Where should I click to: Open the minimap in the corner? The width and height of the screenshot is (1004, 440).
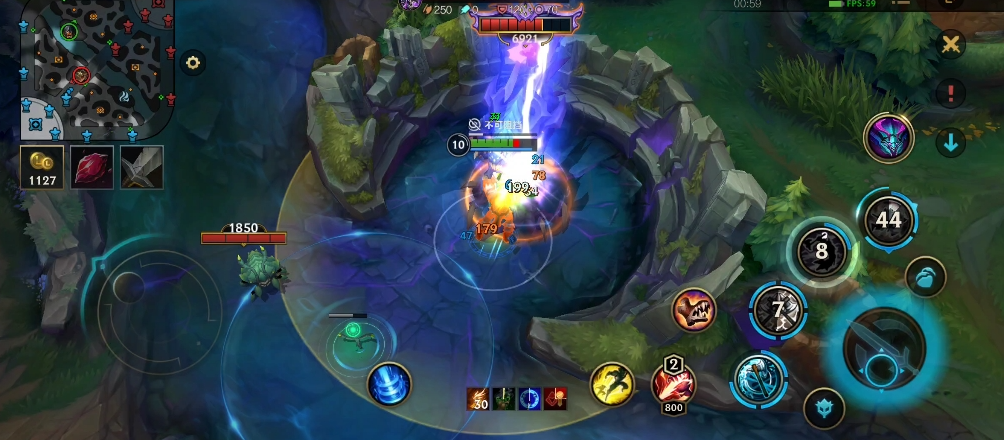point(98,68)
